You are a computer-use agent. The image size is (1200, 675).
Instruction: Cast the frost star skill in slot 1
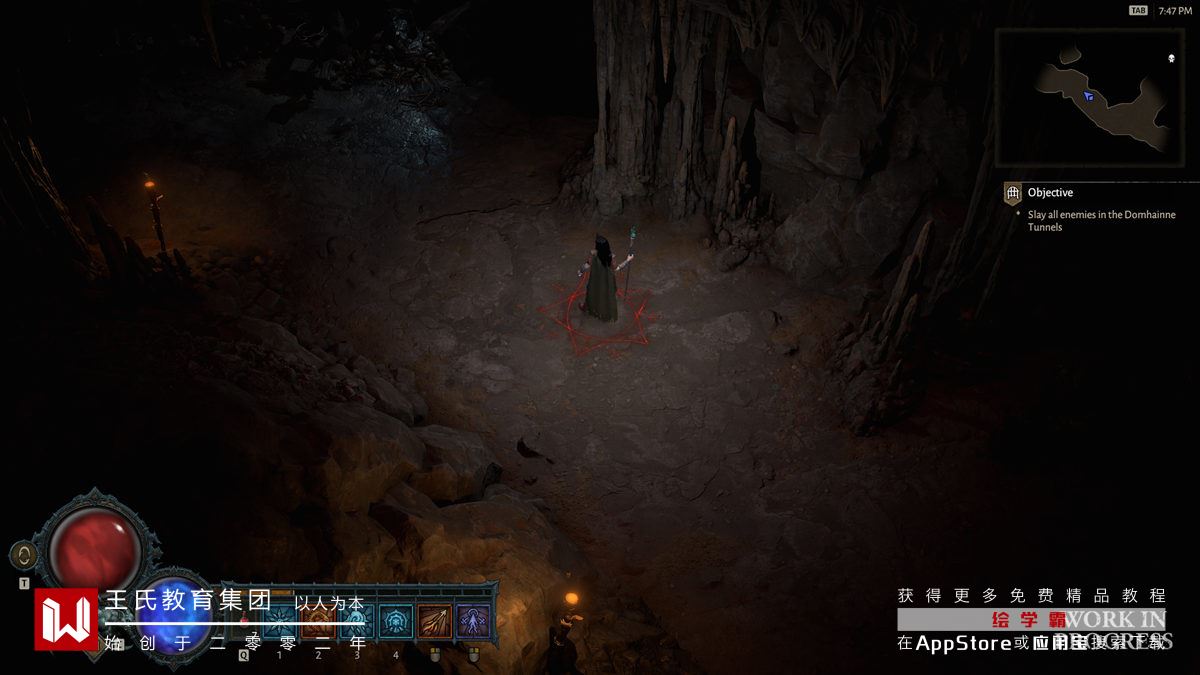pyautogui.click(x=279, y=622)
